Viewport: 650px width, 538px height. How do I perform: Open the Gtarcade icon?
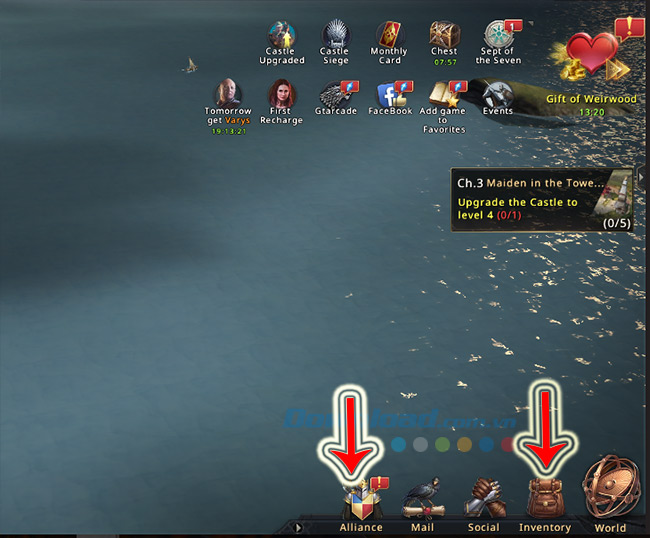[334, 95]
